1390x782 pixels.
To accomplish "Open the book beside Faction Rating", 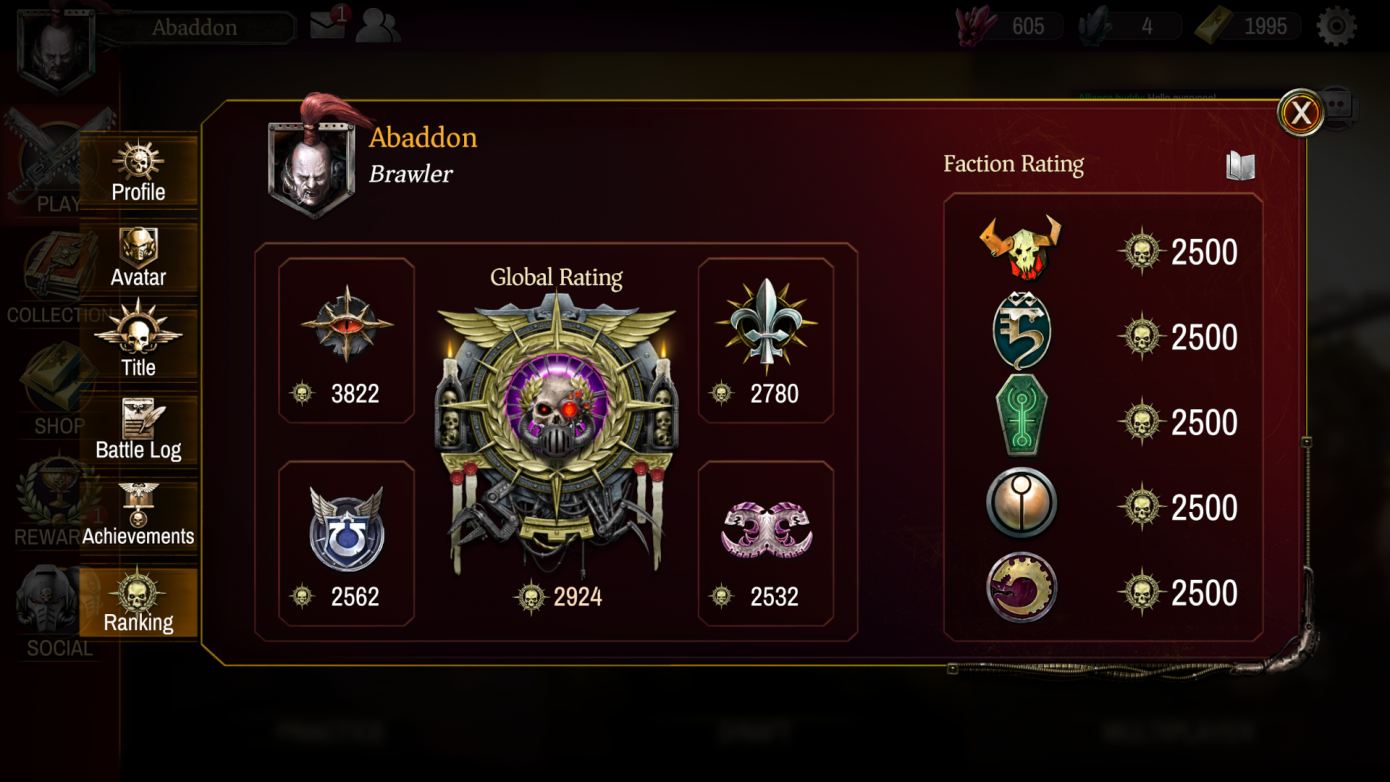I will click(1240, 166).
